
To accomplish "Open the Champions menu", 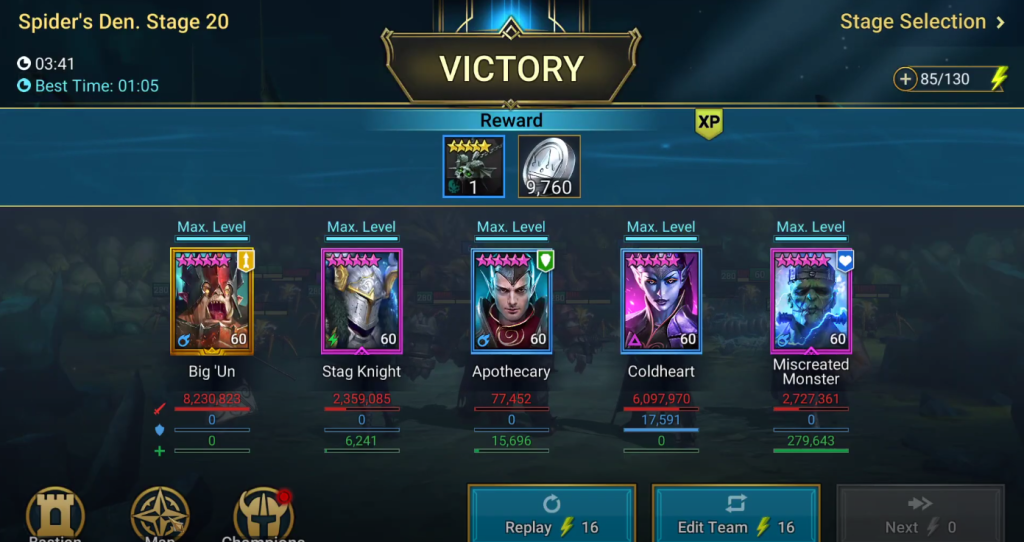I will coord(263,517).
